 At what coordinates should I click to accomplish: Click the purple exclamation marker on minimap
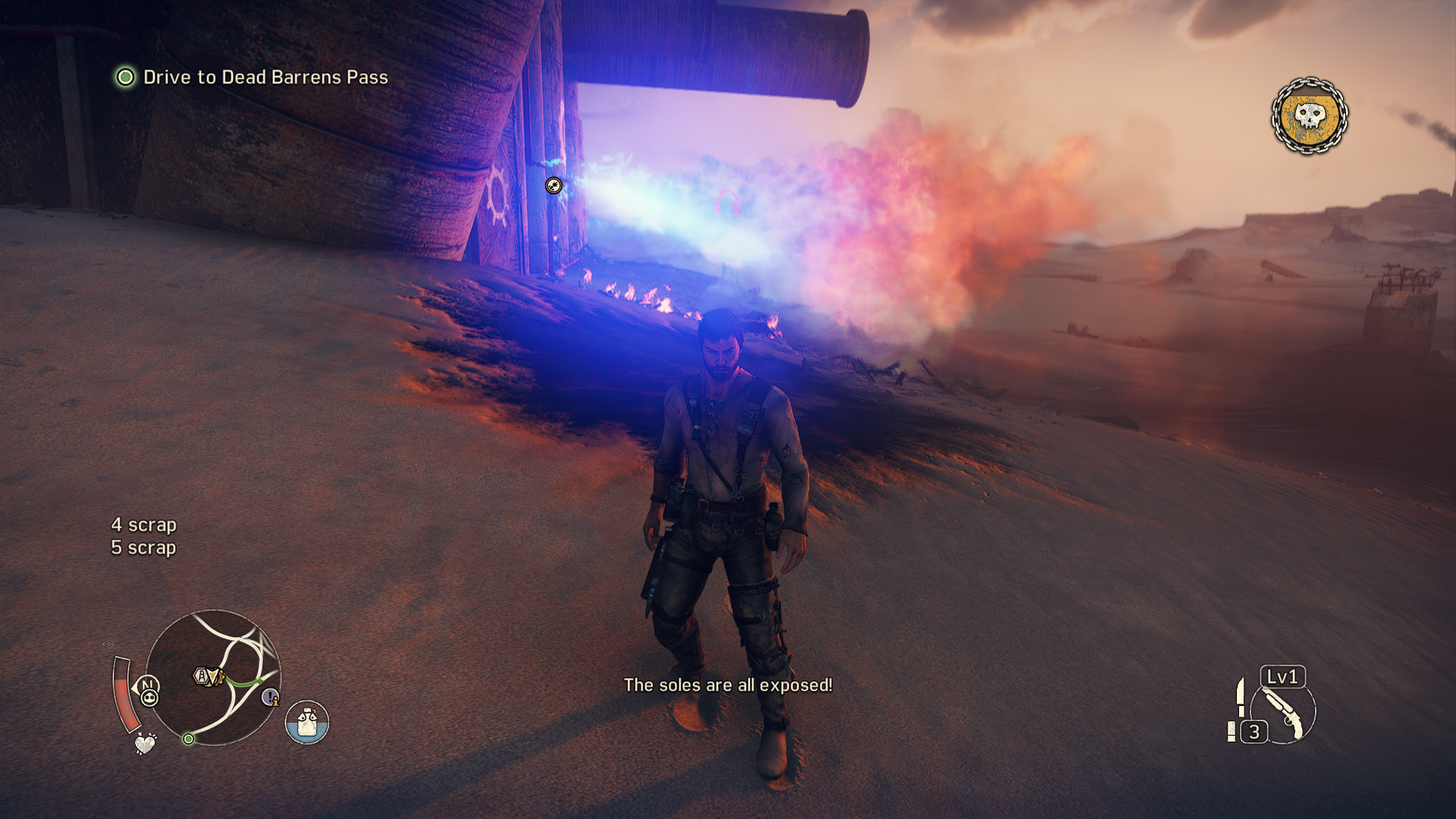(x=270, y=696)
